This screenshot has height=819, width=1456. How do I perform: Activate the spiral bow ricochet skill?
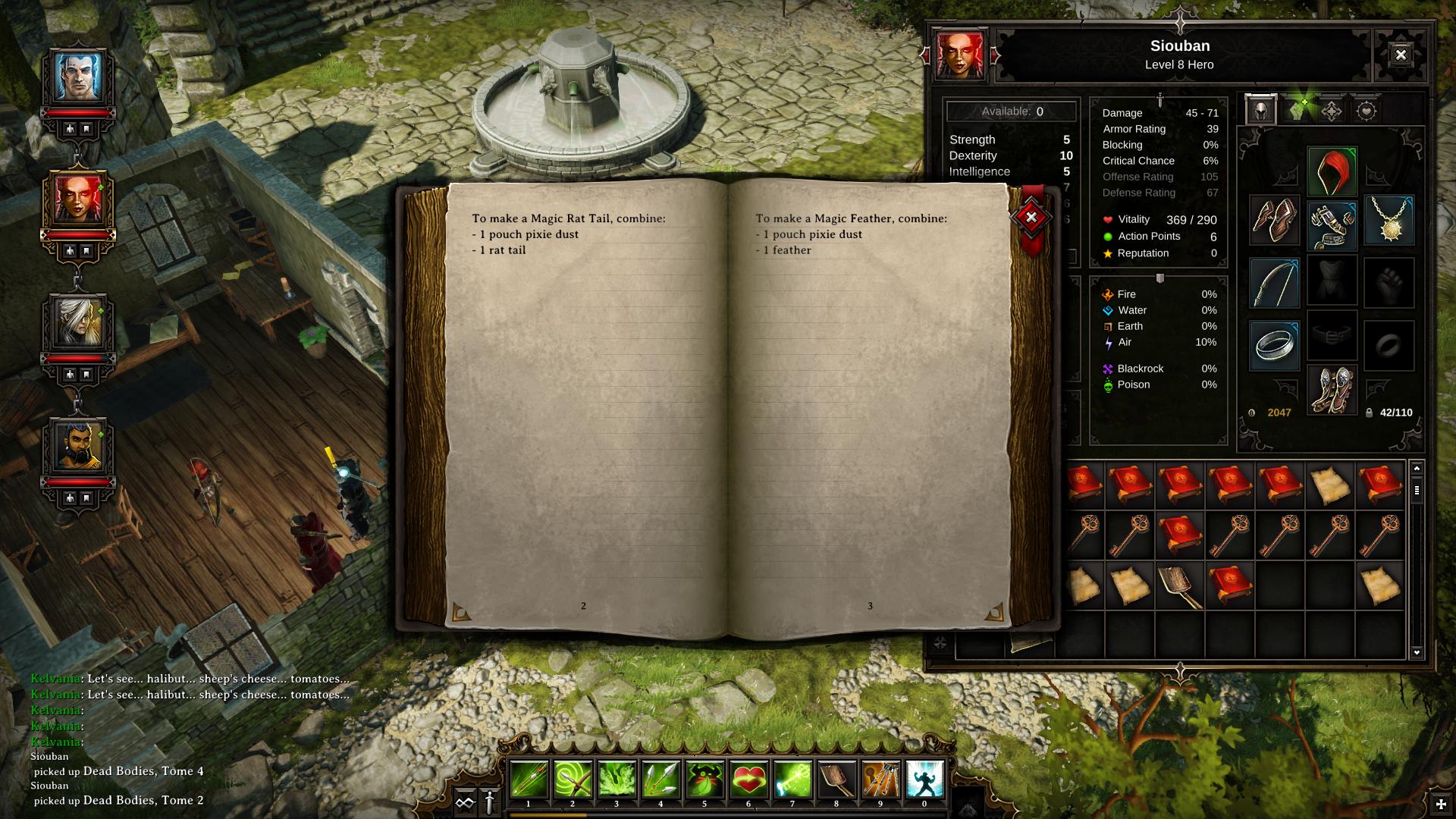(x=573, y=780)
